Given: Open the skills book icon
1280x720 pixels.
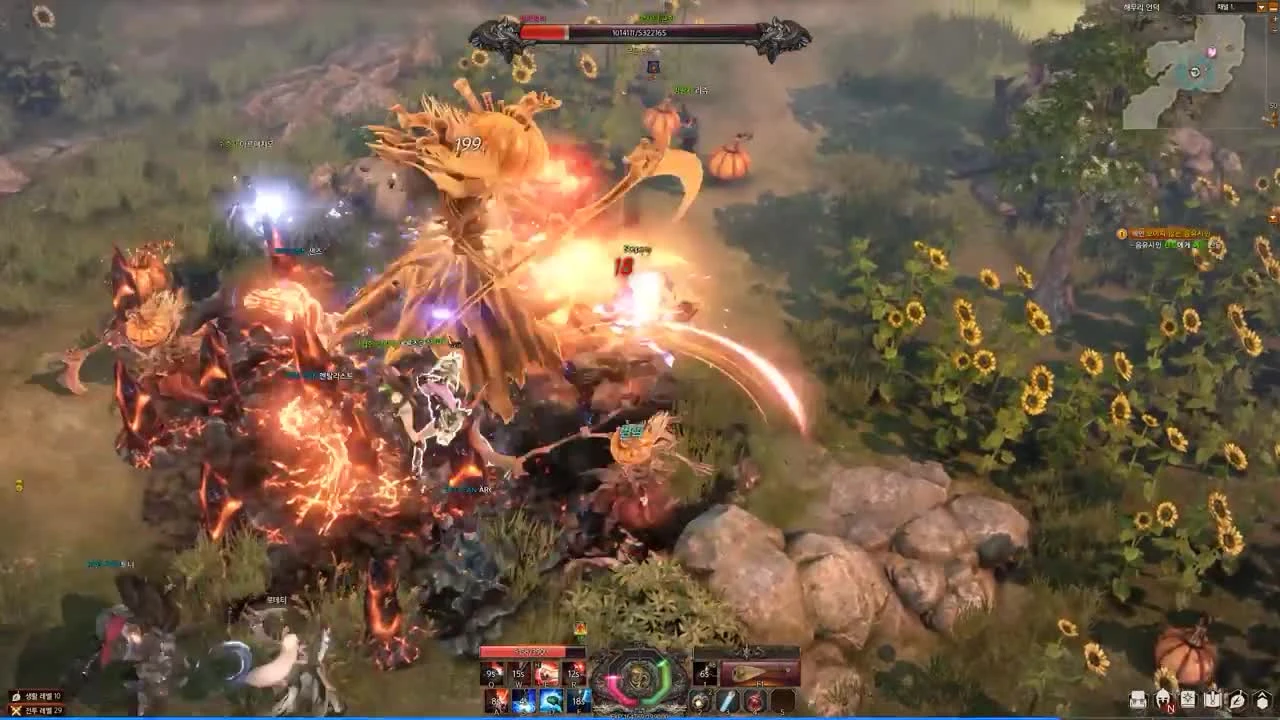Looking at the screenshot, I should pos(1186,700).
